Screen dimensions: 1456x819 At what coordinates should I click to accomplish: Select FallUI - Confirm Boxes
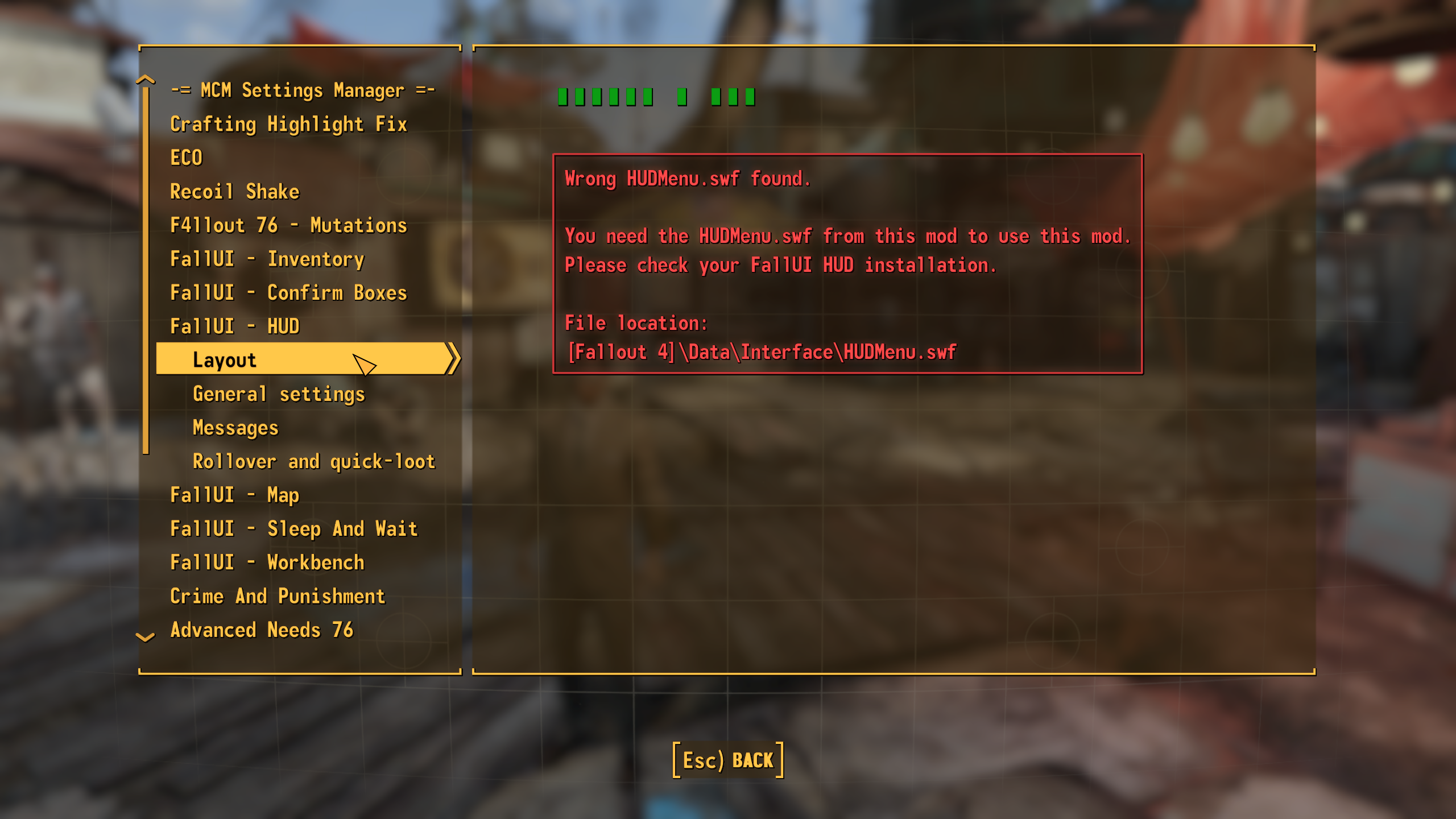289,292
